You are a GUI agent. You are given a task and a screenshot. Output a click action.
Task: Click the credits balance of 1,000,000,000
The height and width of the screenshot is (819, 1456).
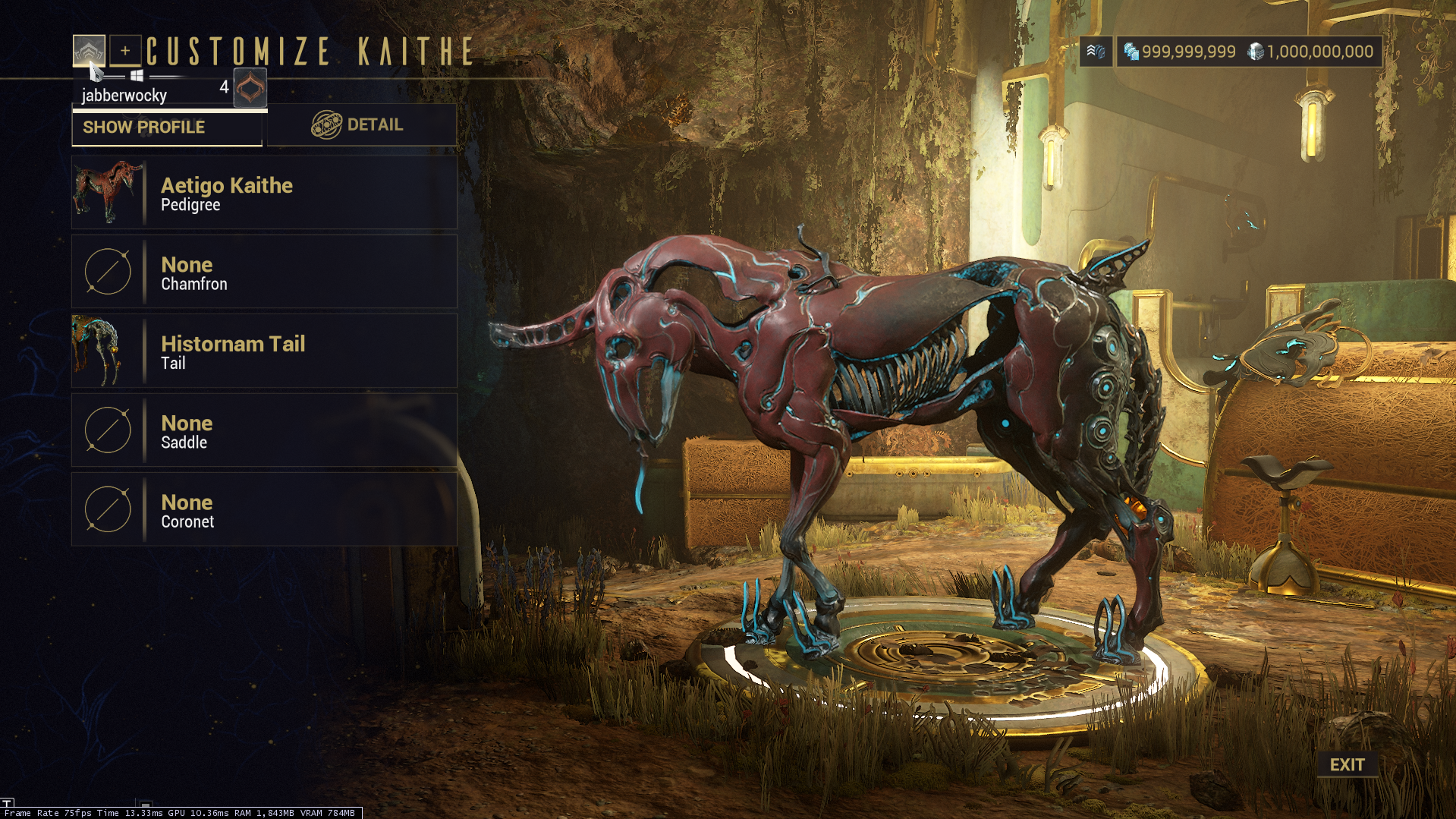[1311, 52]
